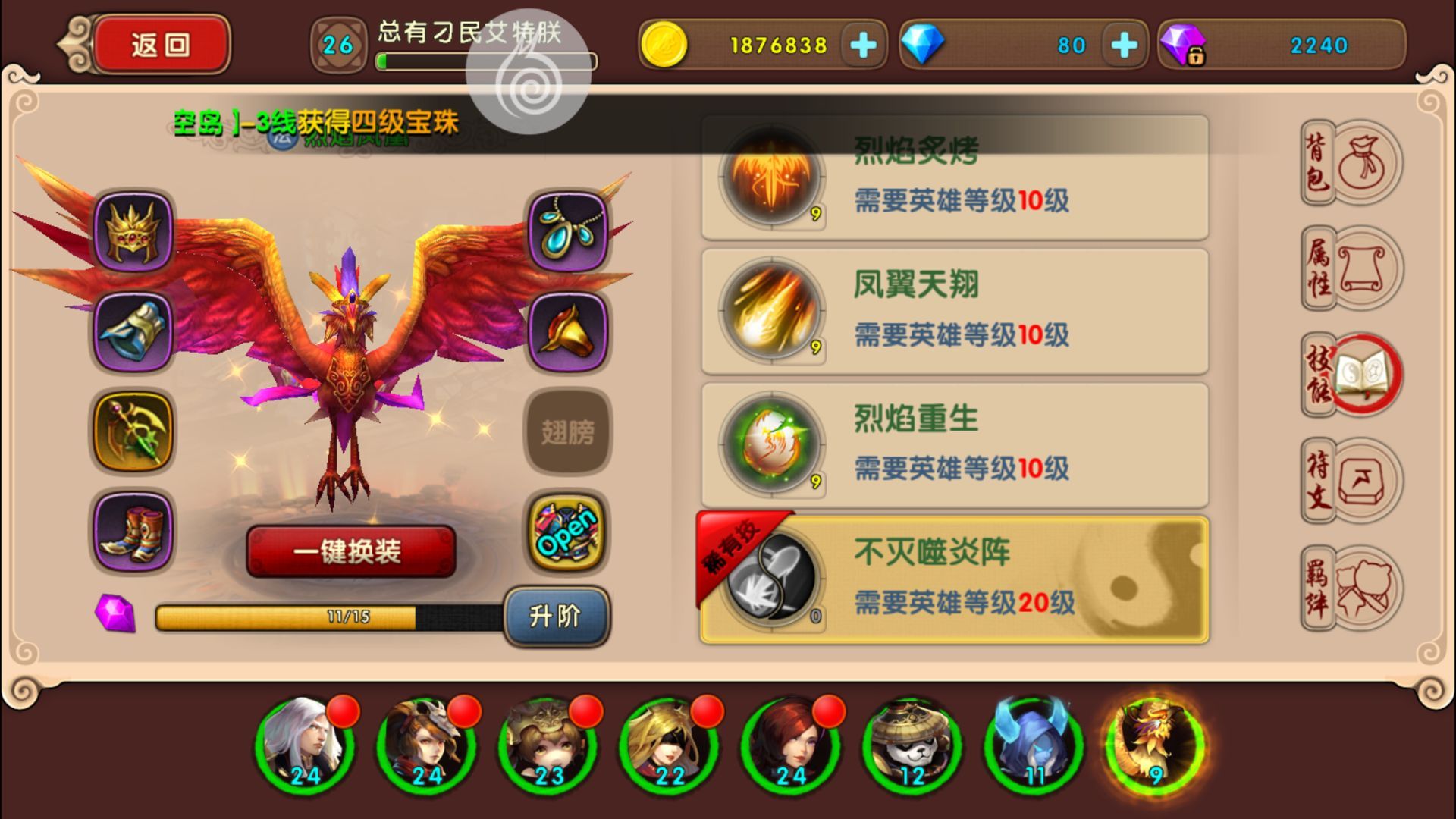Viewport: 1456px width, 819px height.
Task: Tap the 翅膀 wings slot
Action: pos(568,432)
